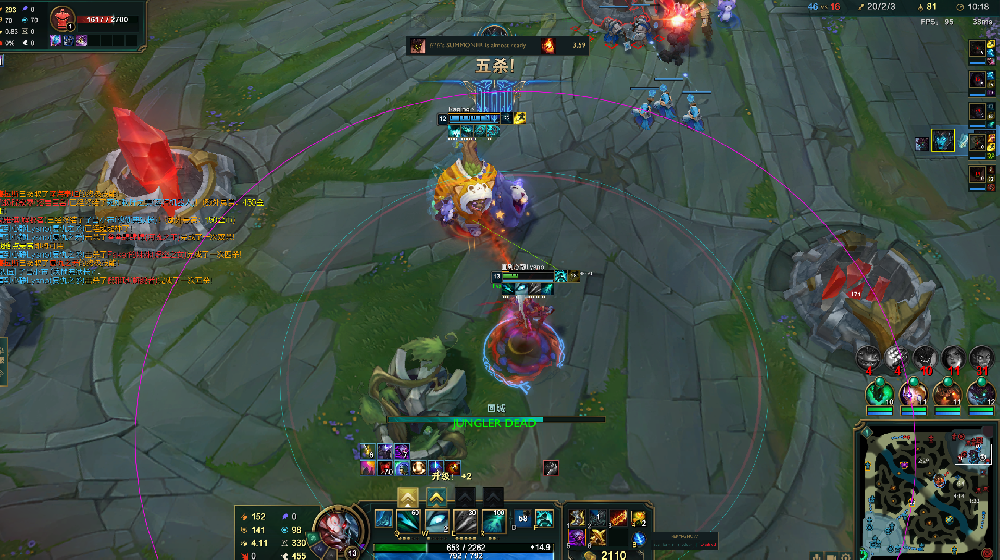
Task: Click the 五杀 pentakill announcement banner
Action: click(496, 66)
